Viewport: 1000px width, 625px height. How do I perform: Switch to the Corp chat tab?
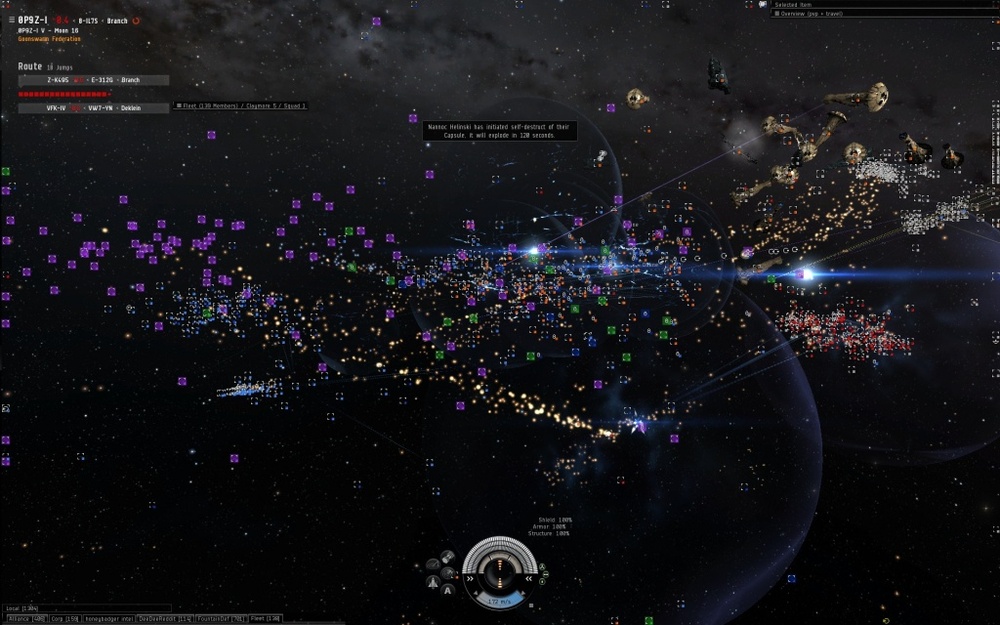point(66,619)
